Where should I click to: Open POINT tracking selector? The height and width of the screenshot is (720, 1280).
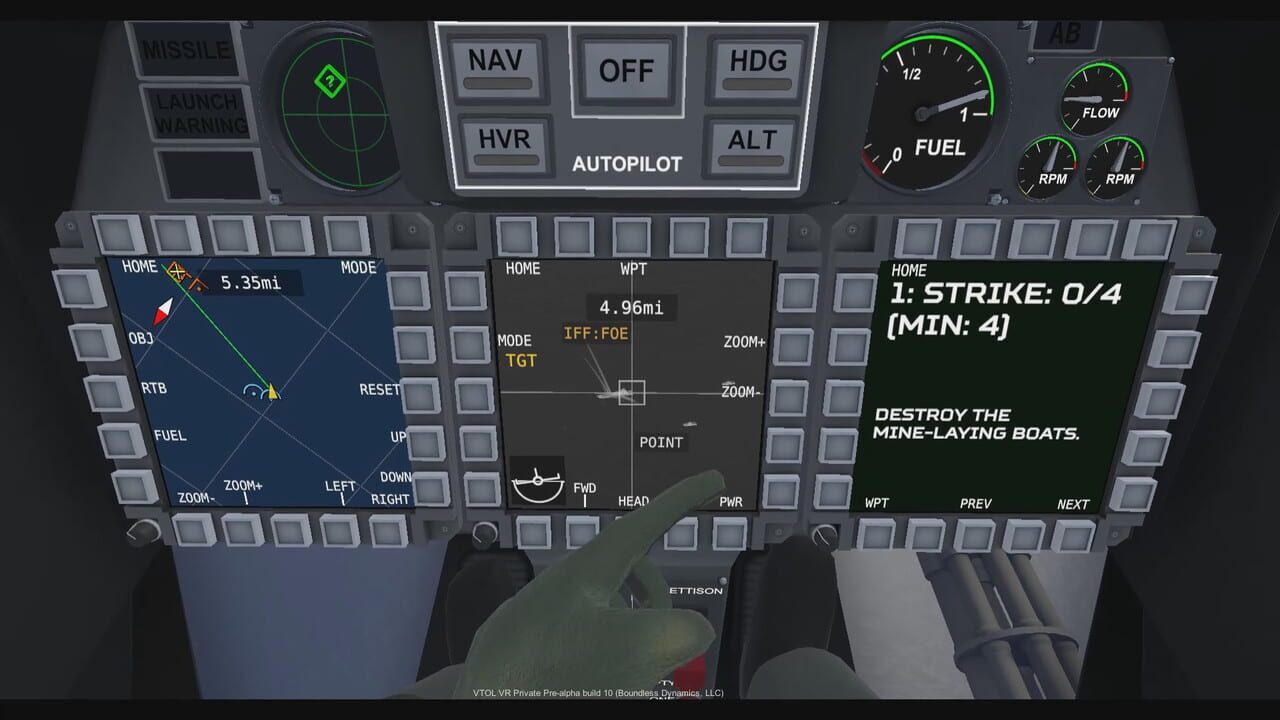[662, 441]
